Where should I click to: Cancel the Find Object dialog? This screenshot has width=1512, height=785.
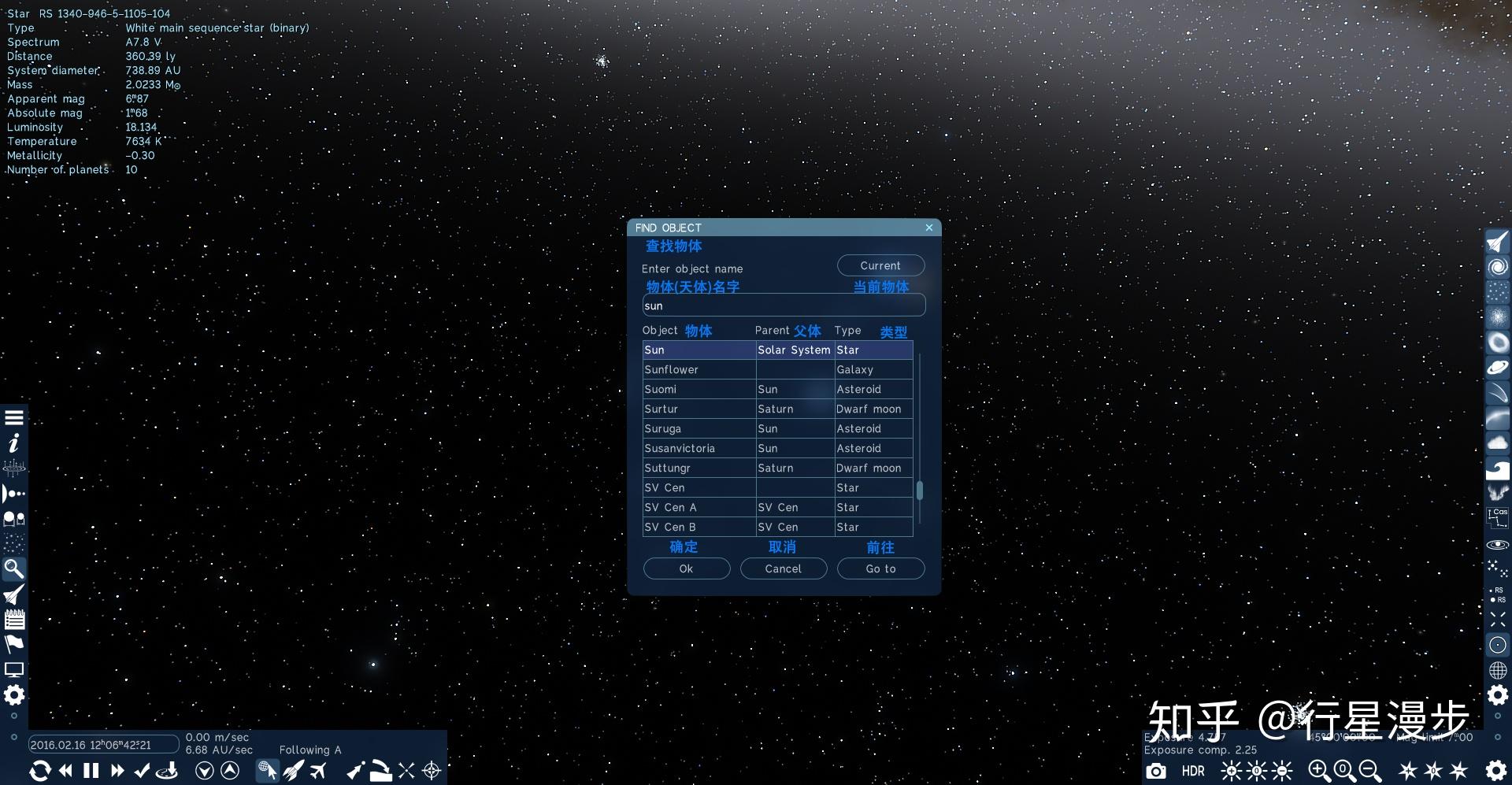(x=784, y=568)
